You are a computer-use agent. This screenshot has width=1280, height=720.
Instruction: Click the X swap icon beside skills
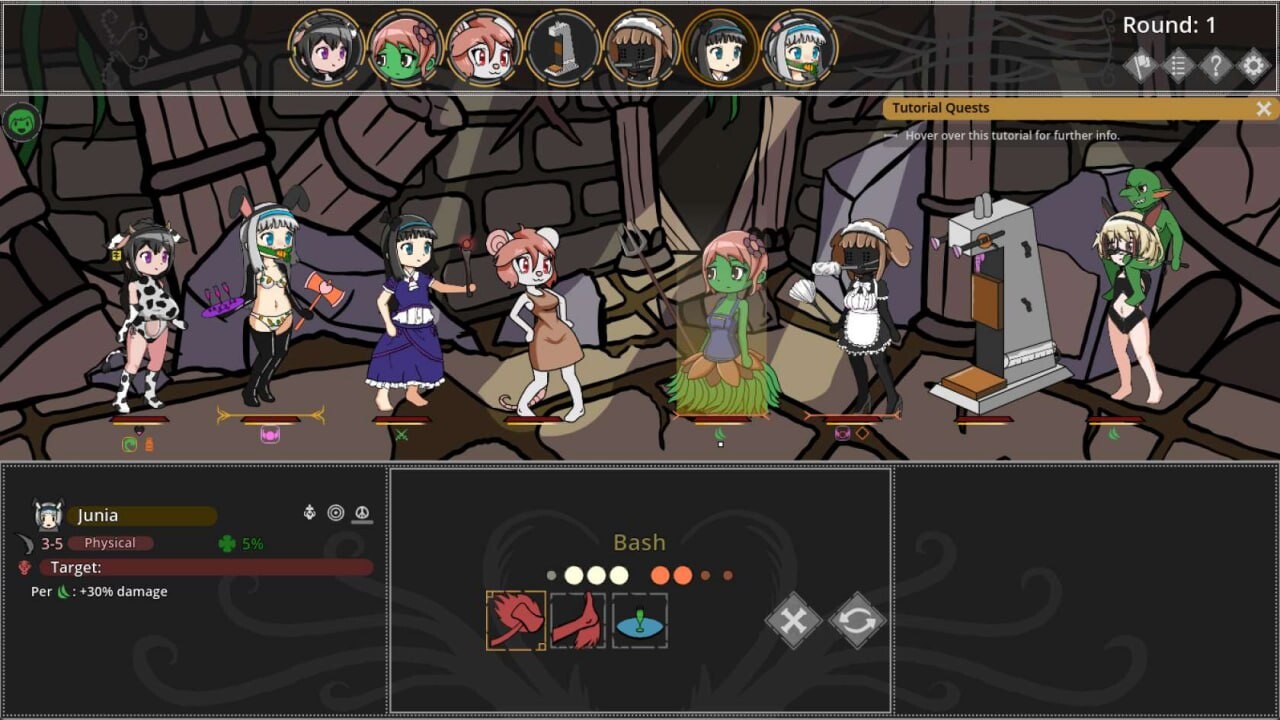793,620
